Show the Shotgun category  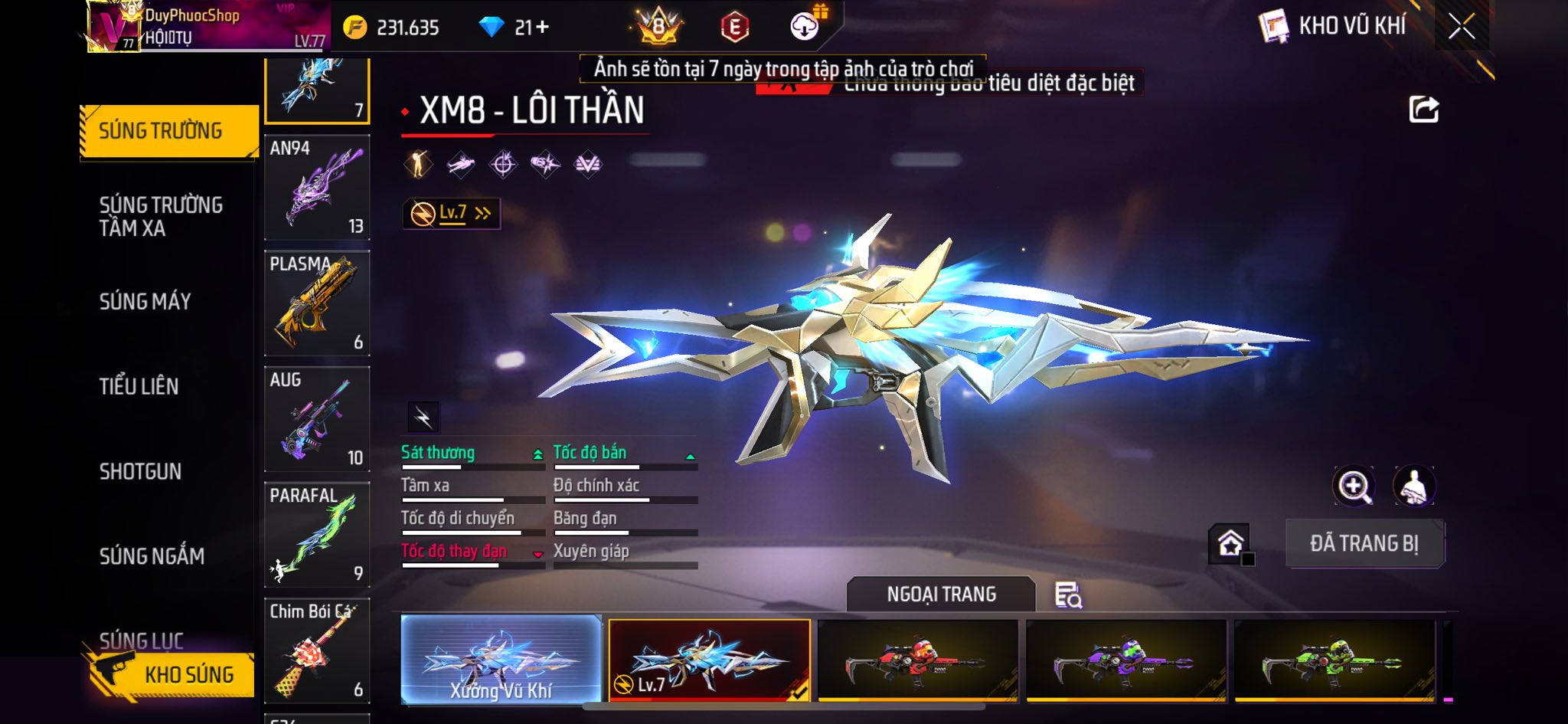140,471
